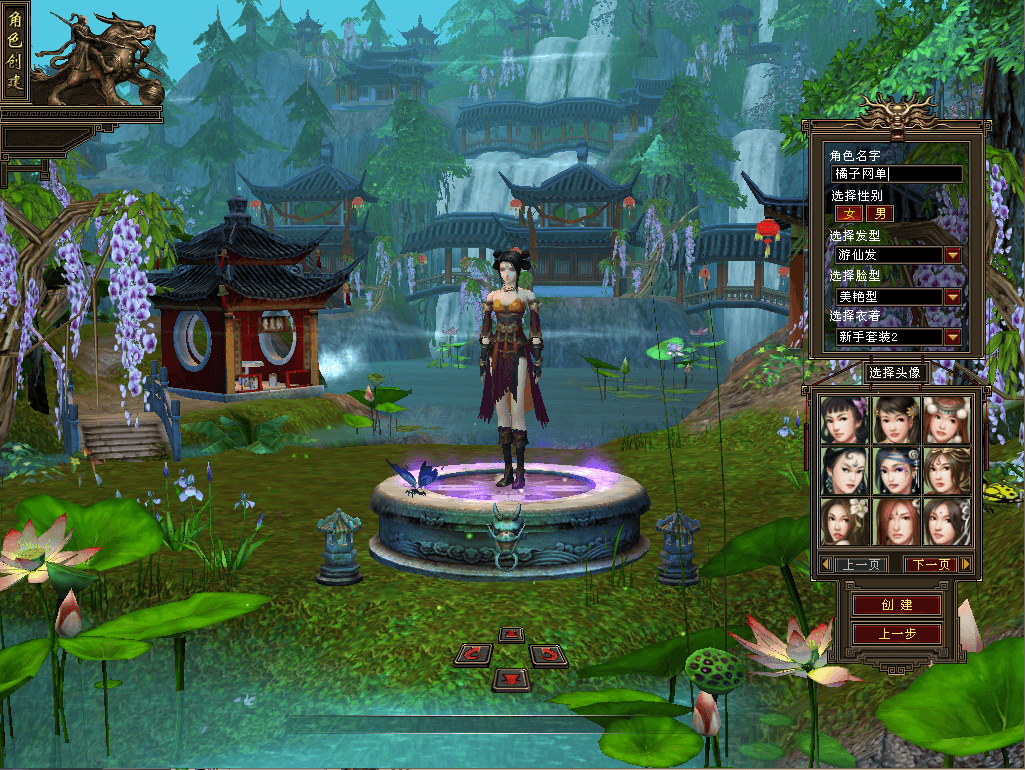Choose the portrait with blue headband and purple eyeshadow
Viewport: 1025px width, 770px height.
coord(896,471)
